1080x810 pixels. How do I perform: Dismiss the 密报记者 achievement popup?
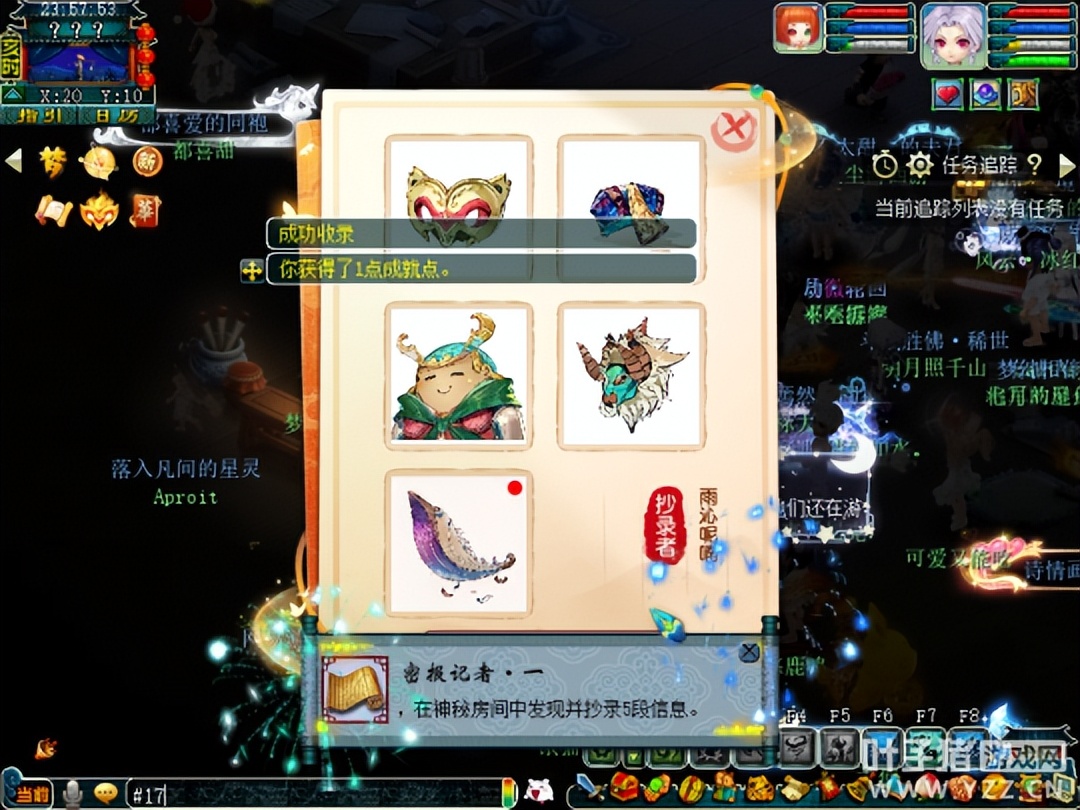[749, 652]
